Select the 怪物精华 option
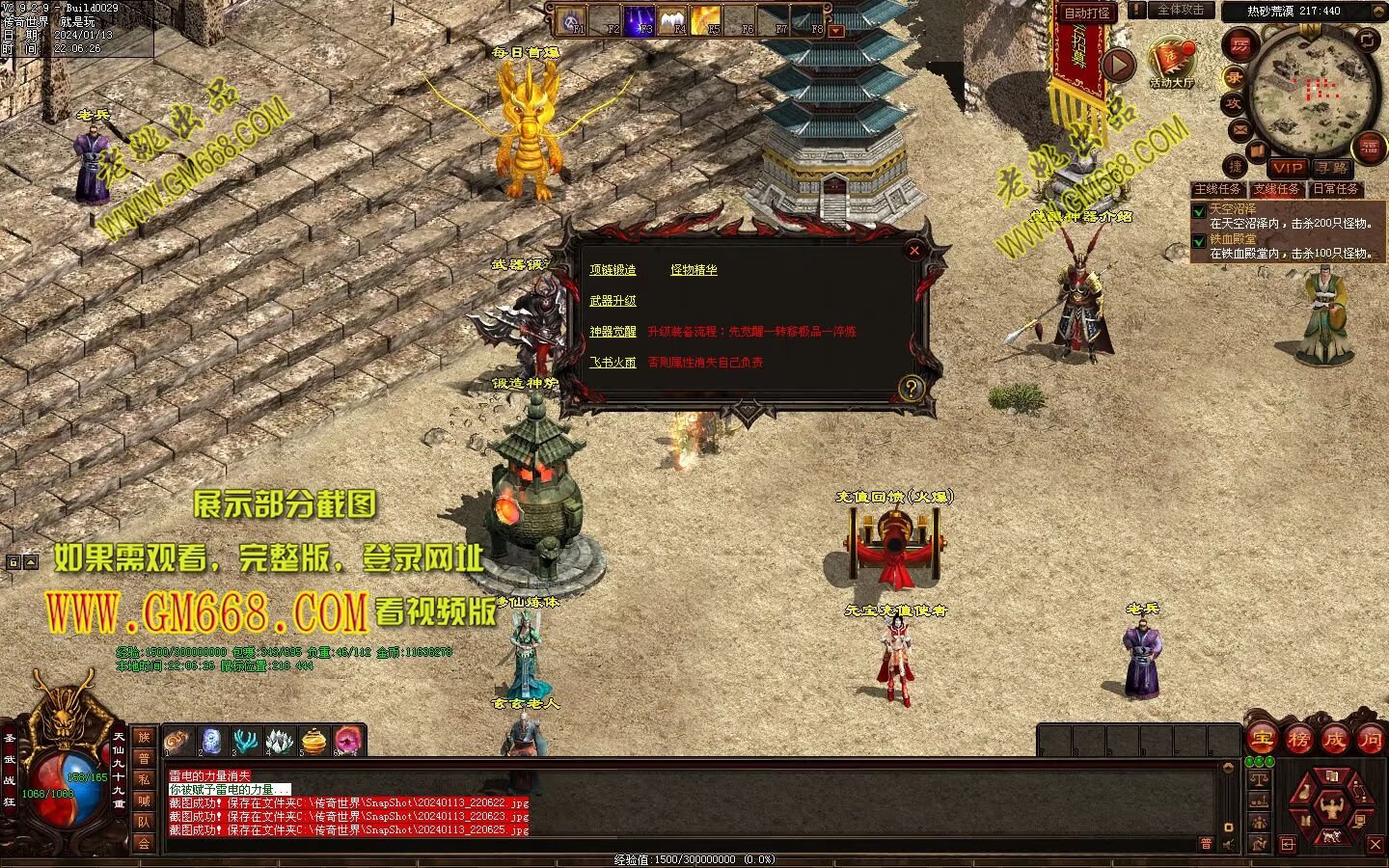1389x868 pixels. (x=694, y=270)
